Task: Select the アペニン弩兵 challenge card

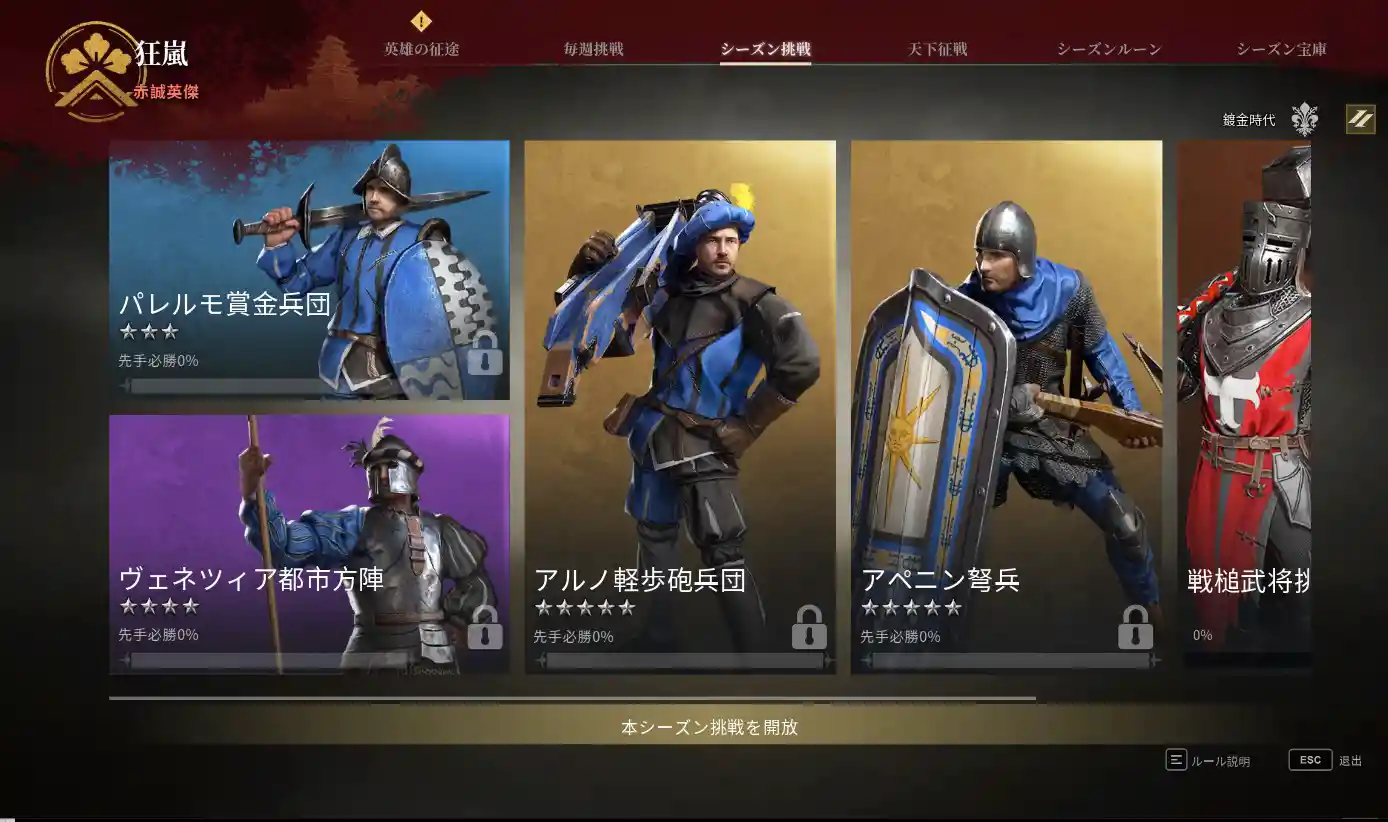Action: pos(1005,400)
